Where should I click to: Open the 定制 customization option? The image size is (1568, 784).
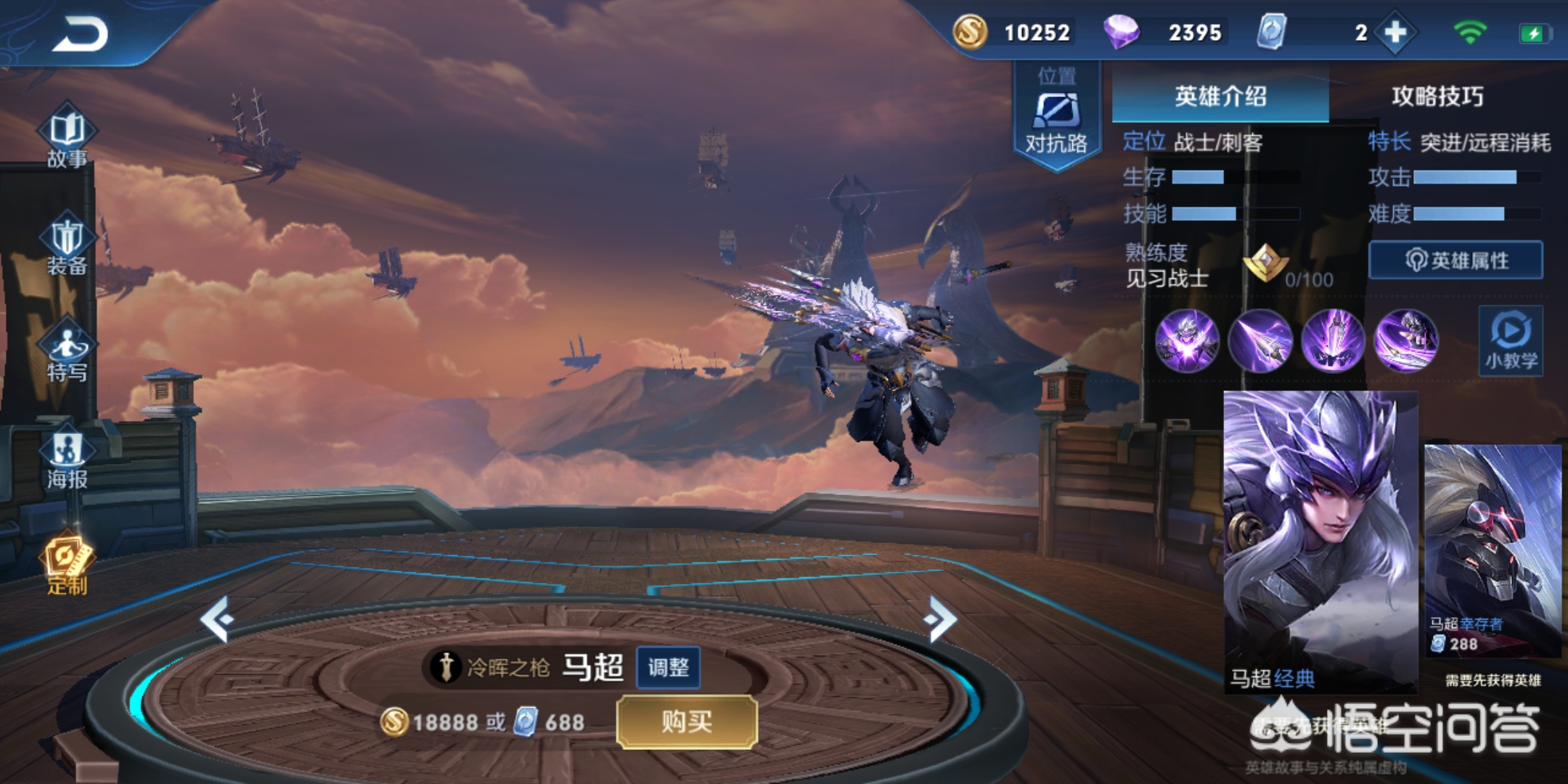coord(67,565)
